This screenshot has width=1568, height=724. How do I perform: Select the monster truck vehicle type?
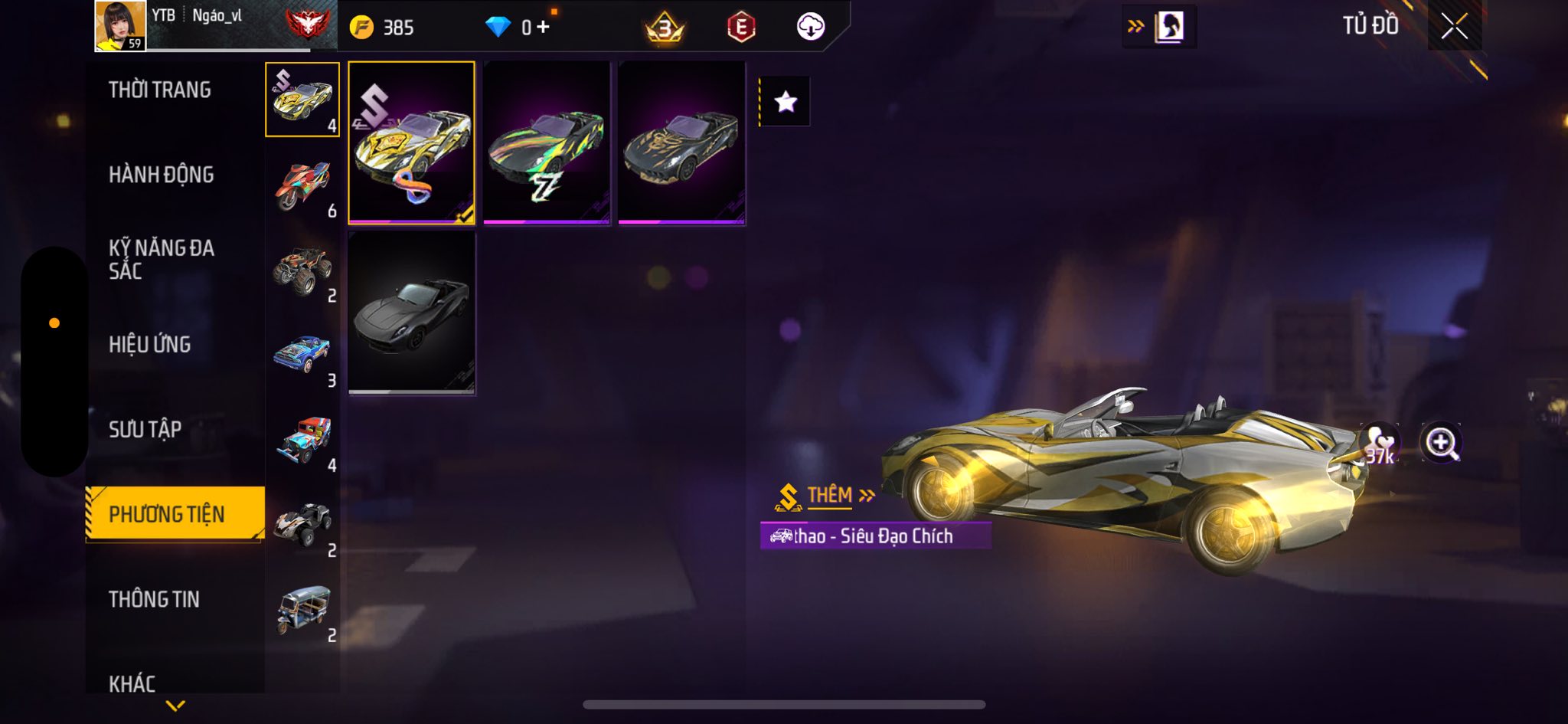point(303,271)
